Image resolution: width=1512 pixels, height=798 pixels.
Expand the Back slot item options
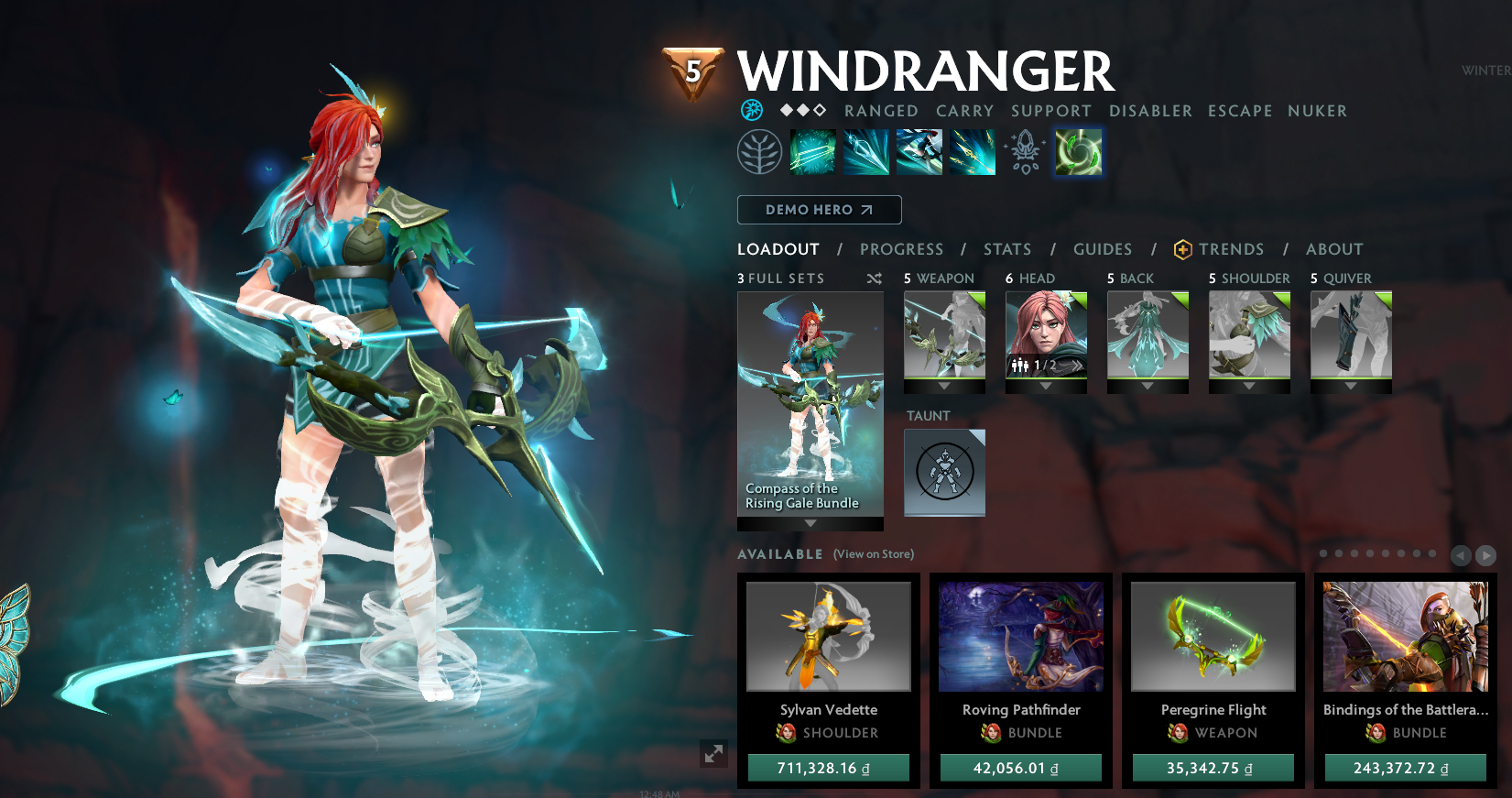click(x=1148, y=387)
